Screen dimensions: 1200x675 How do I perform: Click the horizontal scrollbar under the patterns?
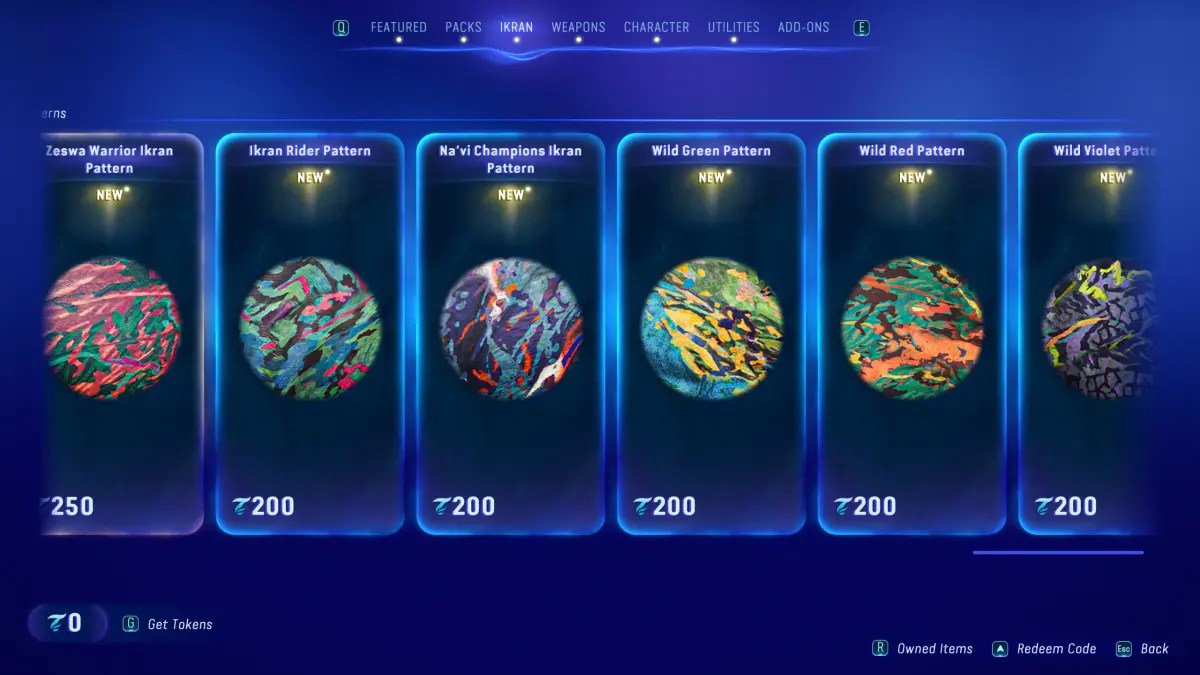tap(1058, 552)
